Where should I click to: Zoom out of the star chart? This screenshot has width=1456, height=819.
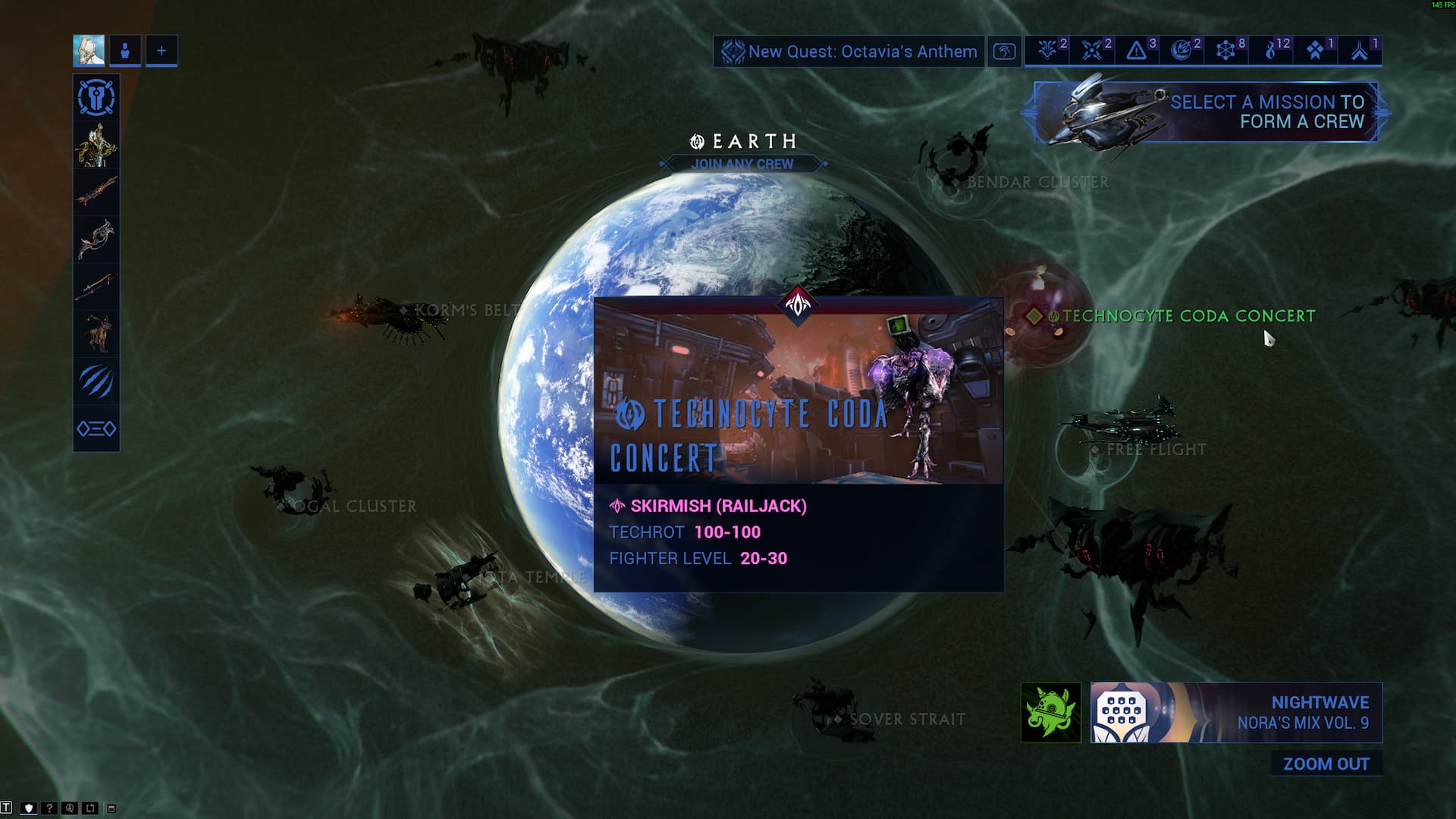pyautogui.click(x=1326, y=764)
